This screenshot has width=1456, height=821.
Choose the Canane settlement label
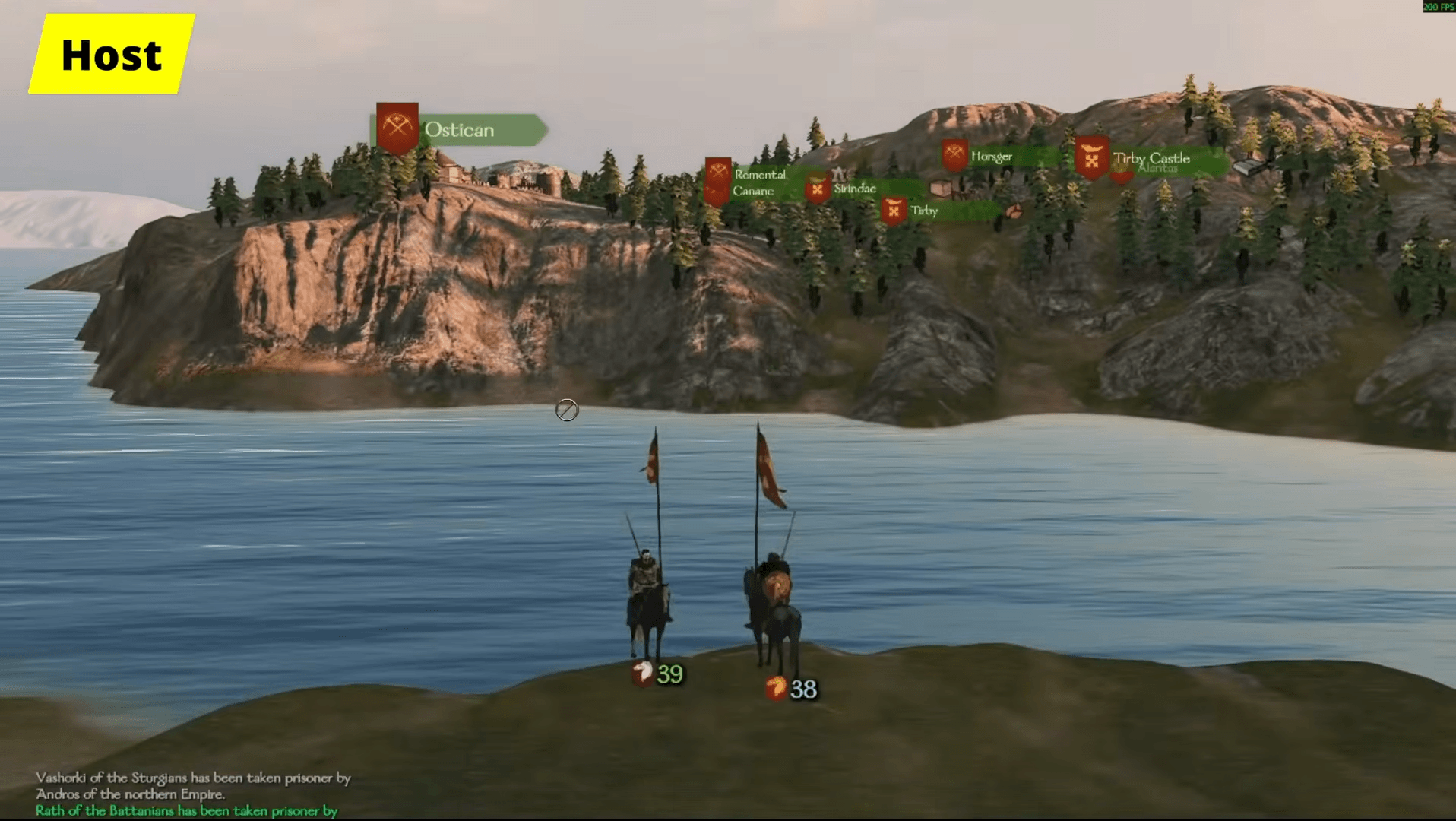[752, 191]
